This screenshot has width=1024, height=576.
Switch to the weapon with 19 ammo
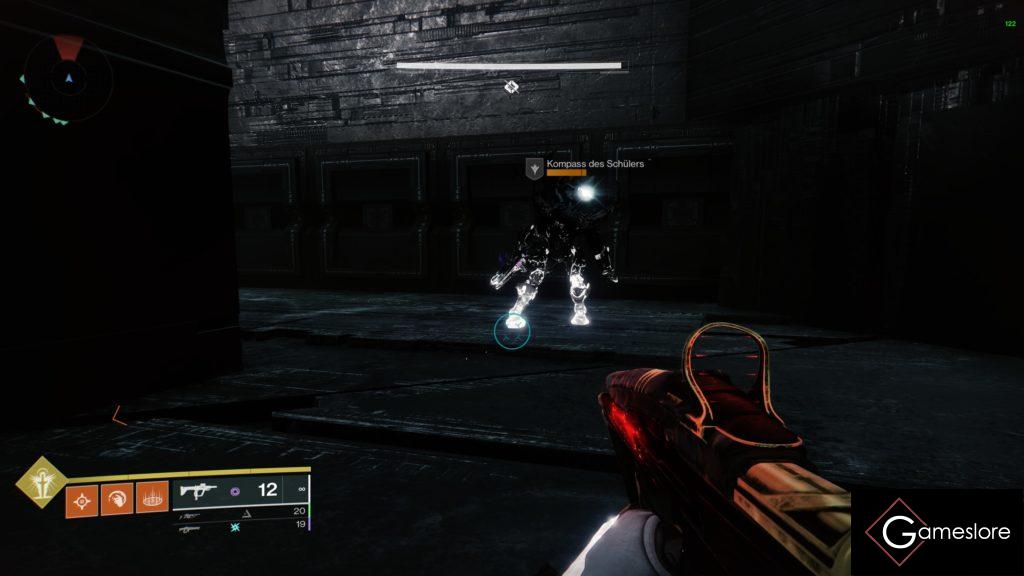(240, 527)
